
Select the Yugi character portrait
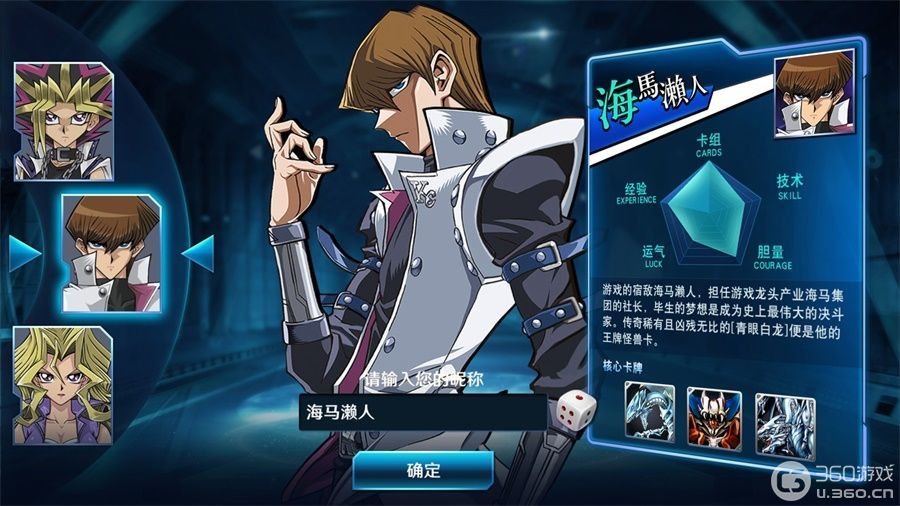pyautogui.click(x=63, y=122)
